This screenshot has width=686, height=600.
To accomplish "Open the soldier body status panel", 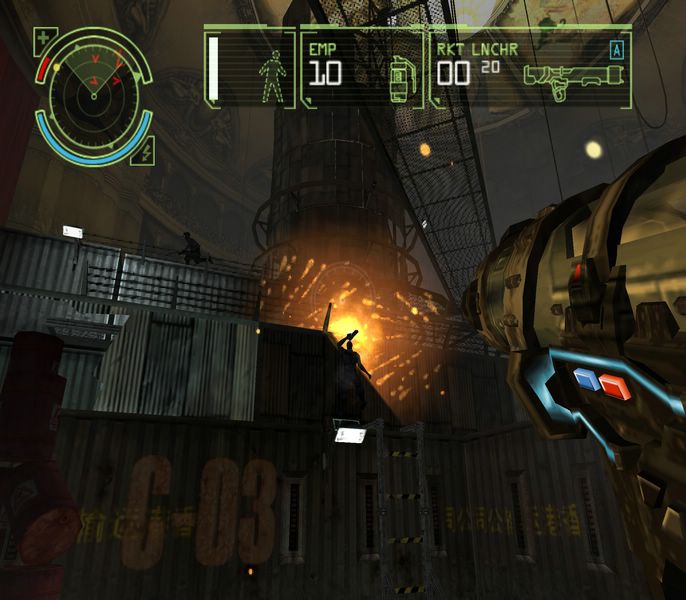I will [x=250, y=68].
